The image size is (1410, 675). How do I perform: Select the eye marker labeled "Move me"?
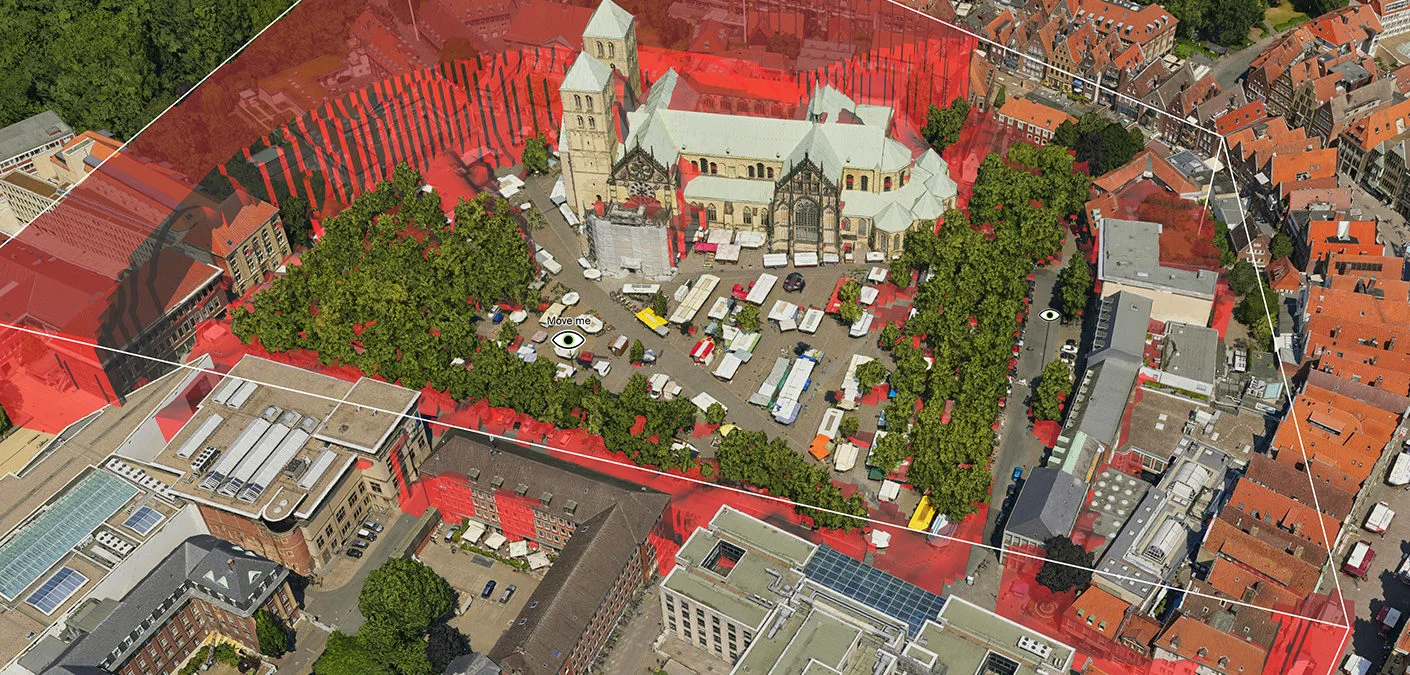pyautogui.click(x=568, y=340)
